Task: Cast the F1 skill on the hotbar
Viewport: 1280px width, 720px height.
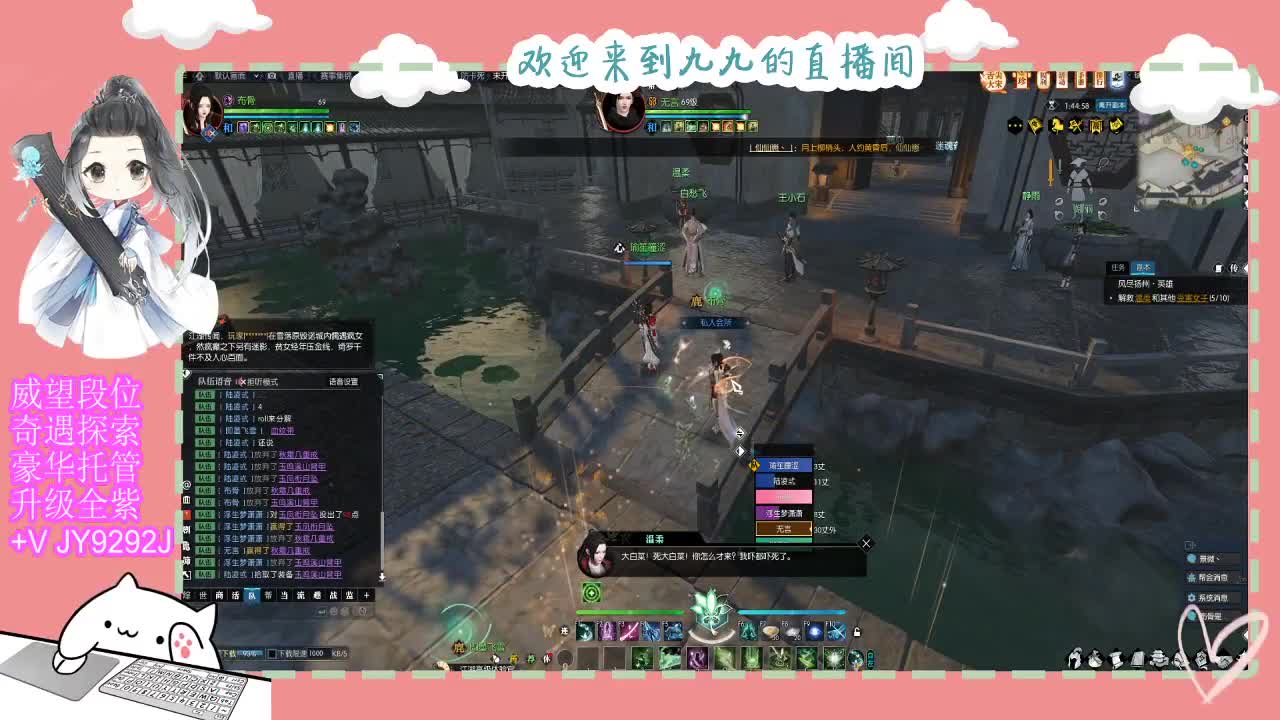Action: (585, 630)
